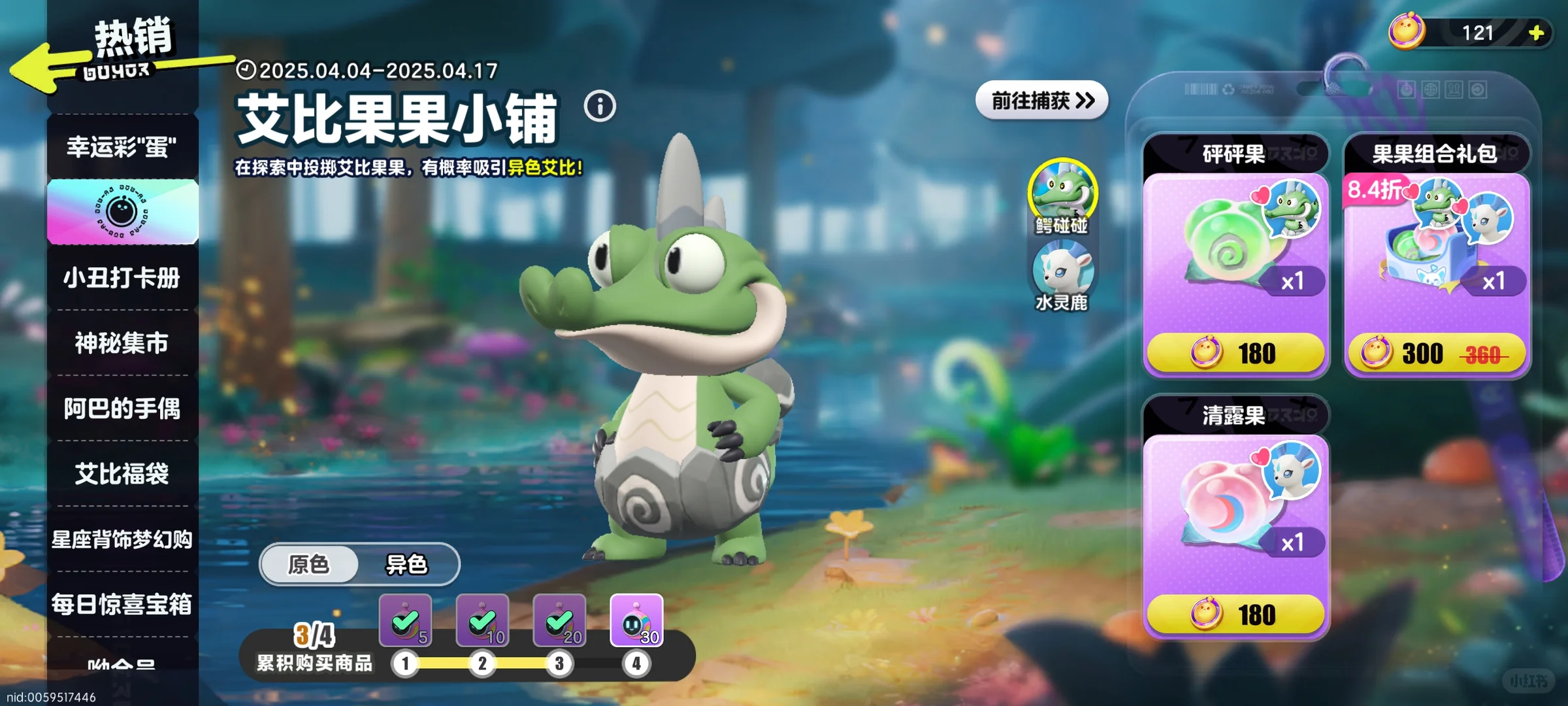This screenshot has width=1568, height=706.
Task: Open the 小丑打卡册 sidebar entry
Action: tap(122, 277)
